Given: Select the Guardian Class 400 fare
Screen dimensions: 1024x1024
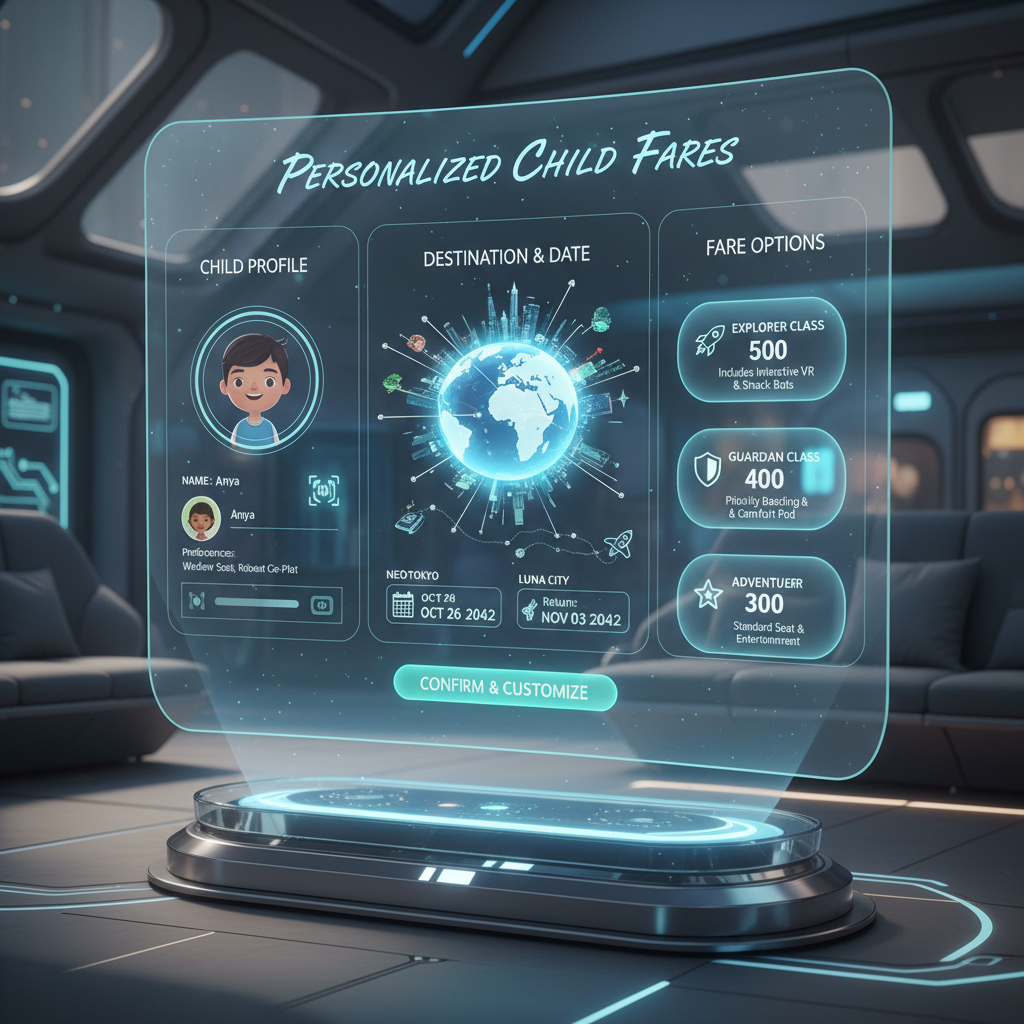Looking at the screenshot, I should pos(762,479).
